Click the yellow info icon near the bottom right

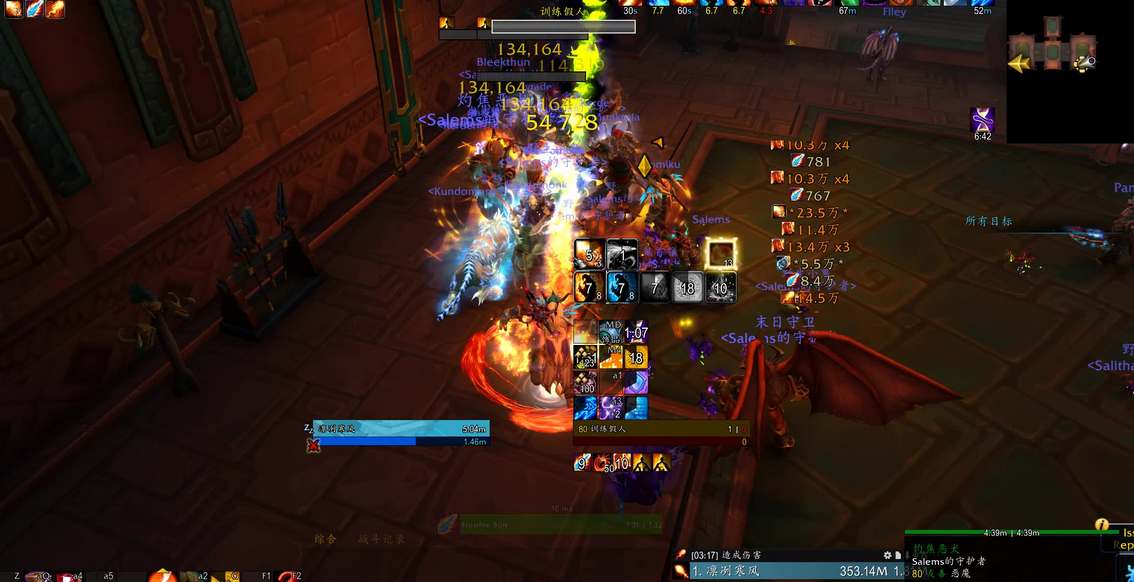[x=1101, y=524]
